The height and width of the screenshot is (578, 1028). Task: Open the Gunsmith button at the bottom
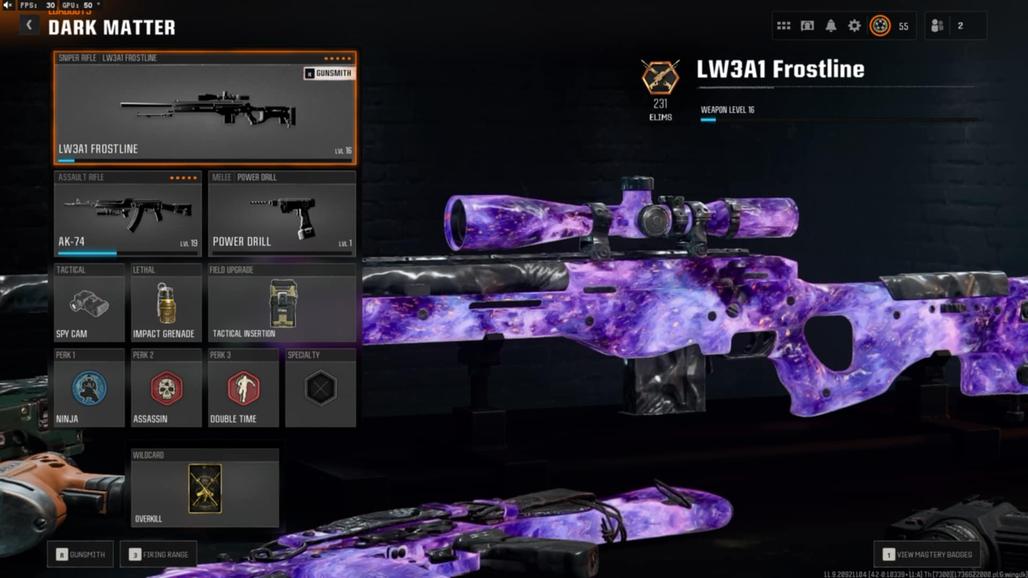(80, 554)
